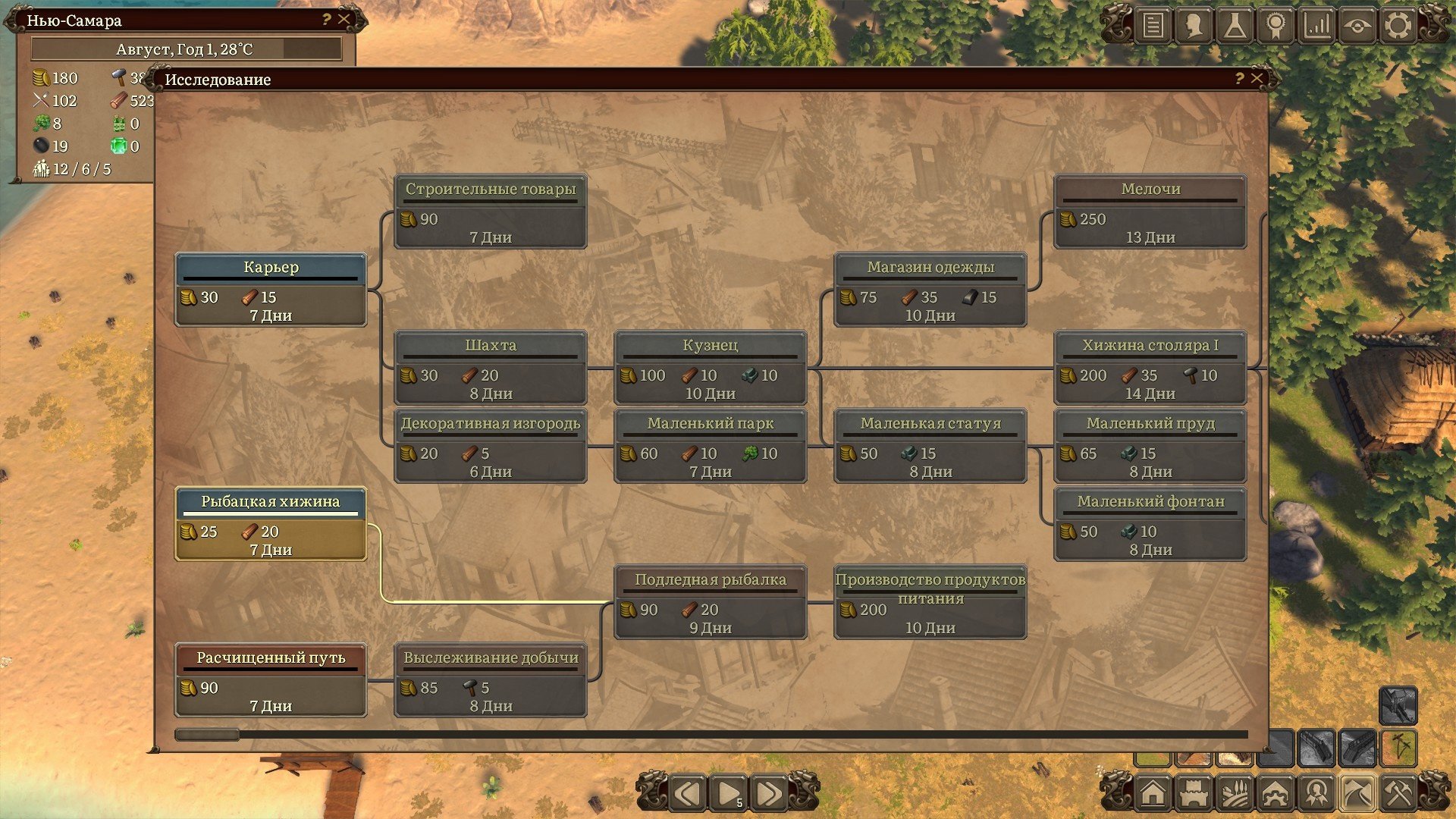Viewport: 1456px width, 819px height.
Task: Choose the Хижина столяра I research
Action: pos(1150,368)
